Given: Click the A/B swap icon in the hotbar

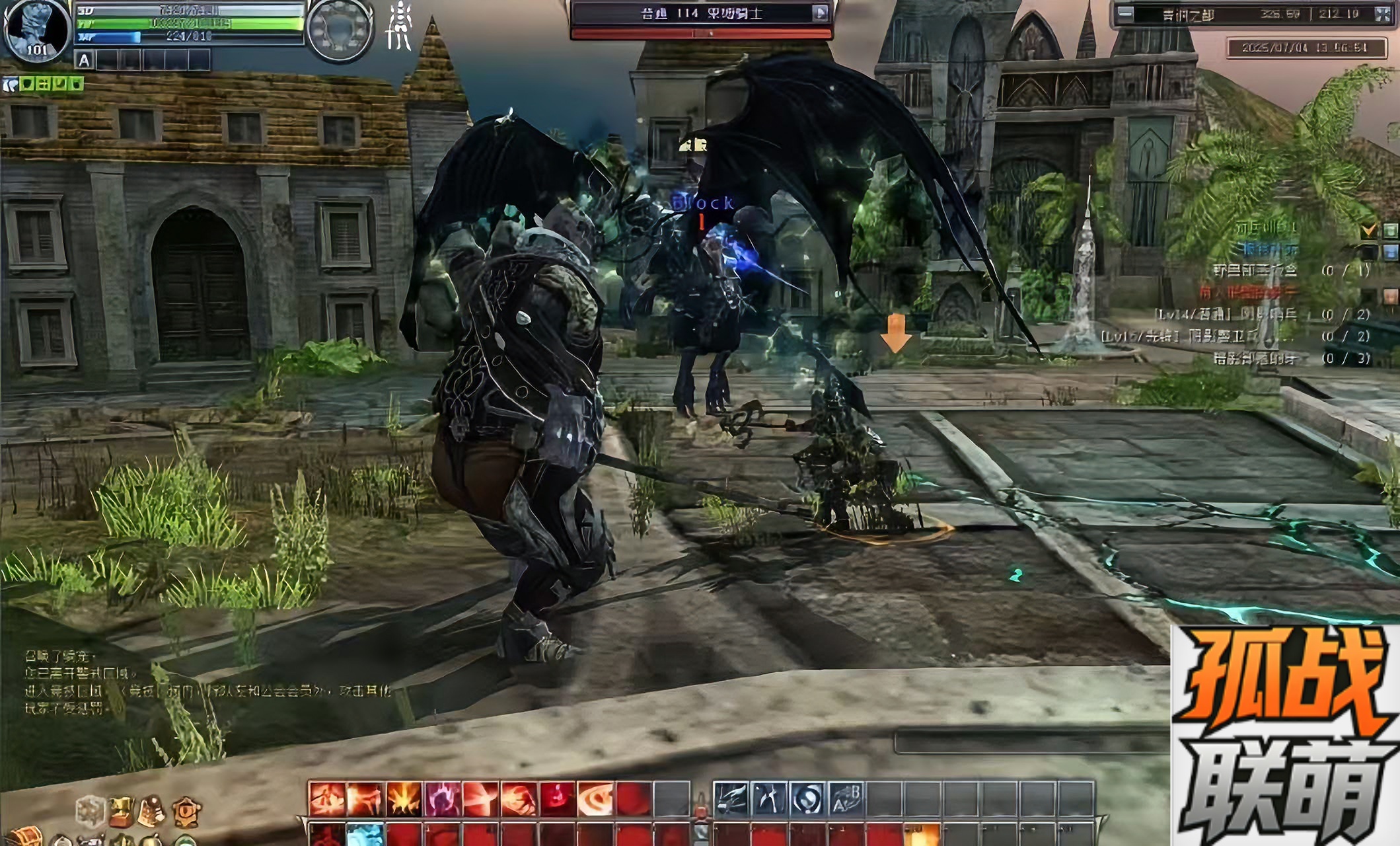Looking at the screenshot, I should click(846, 798).
